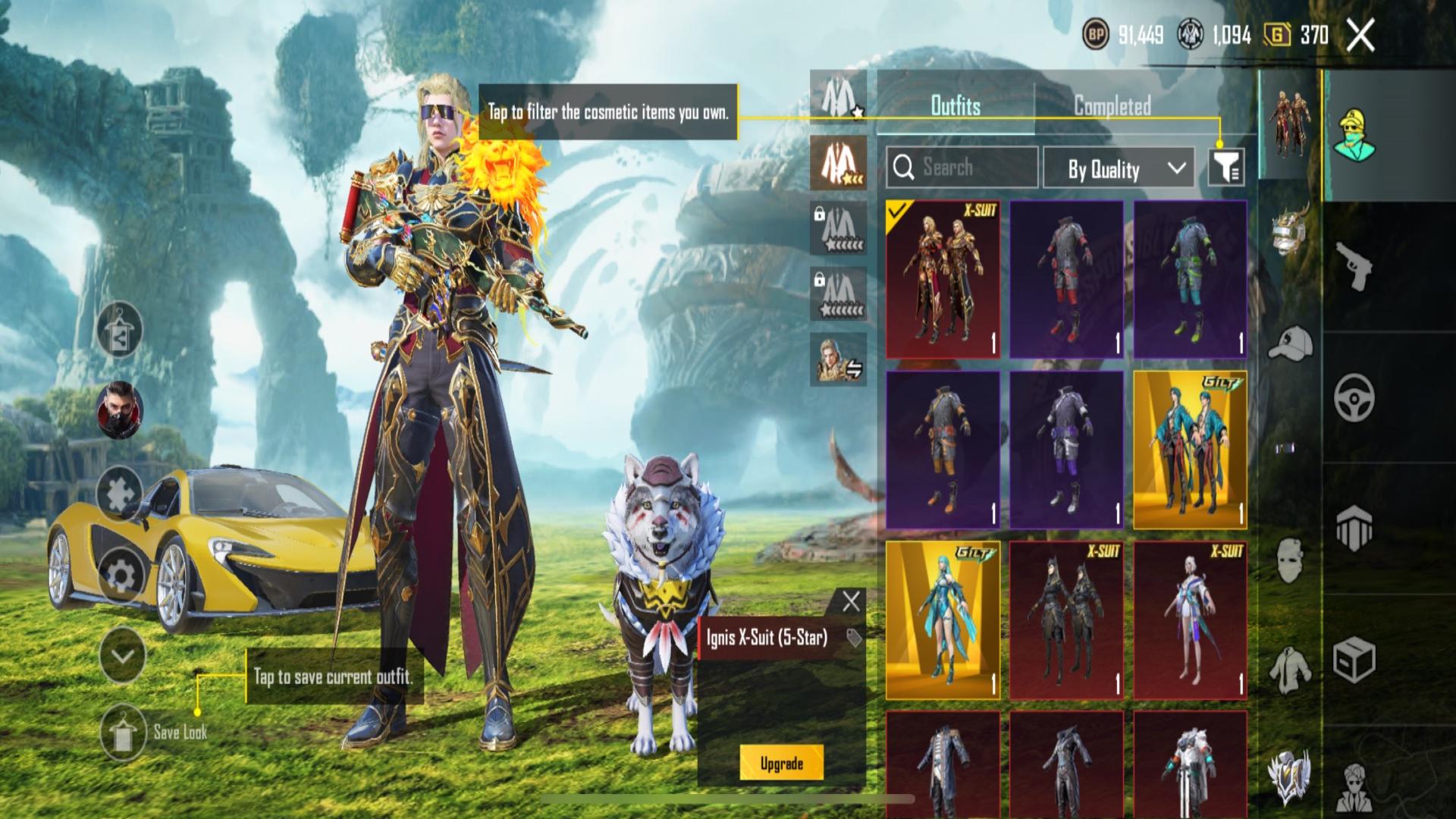Open the Outfits tab

(955, 105)
